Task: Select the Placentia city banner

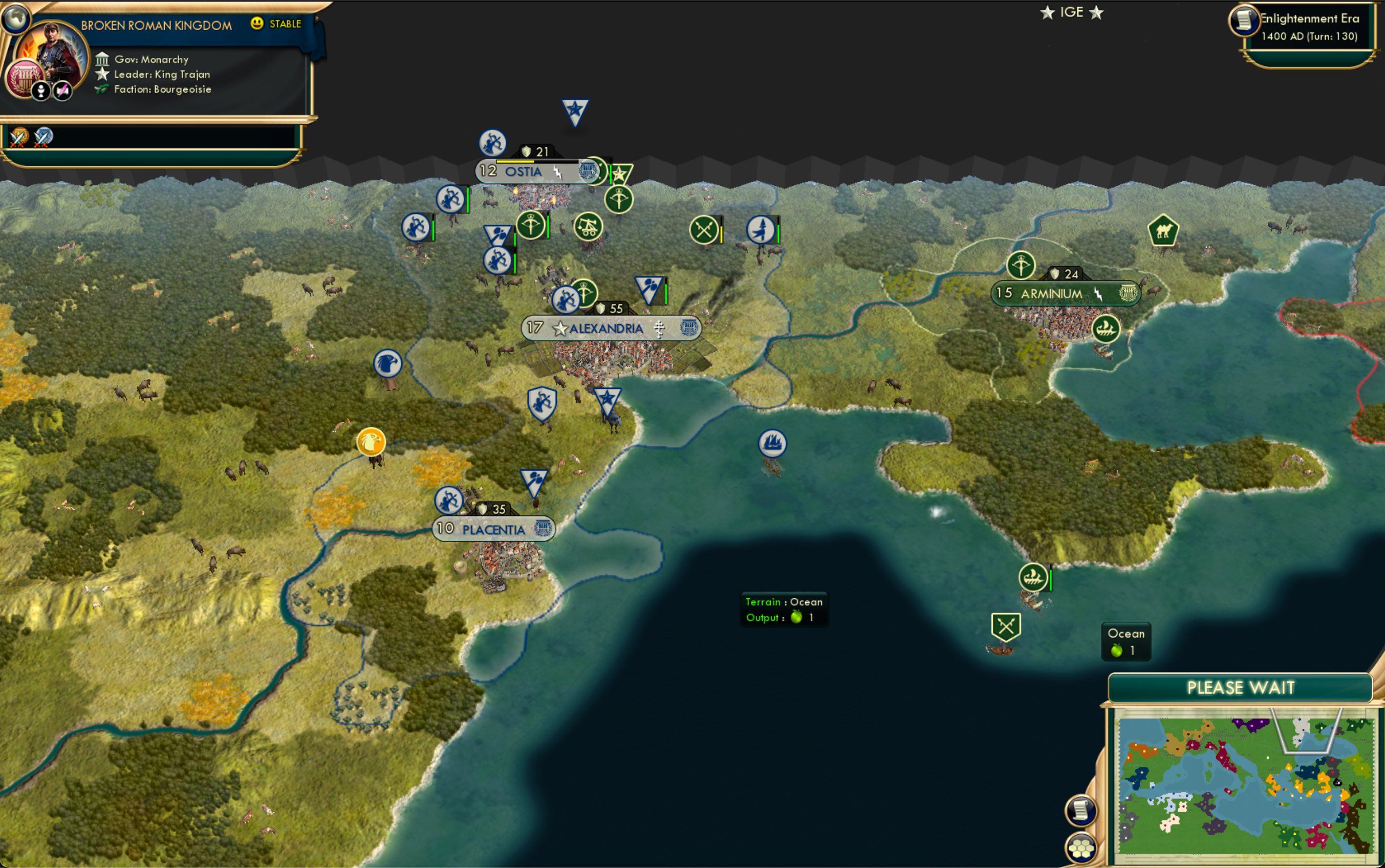Action: click(x=492, y=529)
